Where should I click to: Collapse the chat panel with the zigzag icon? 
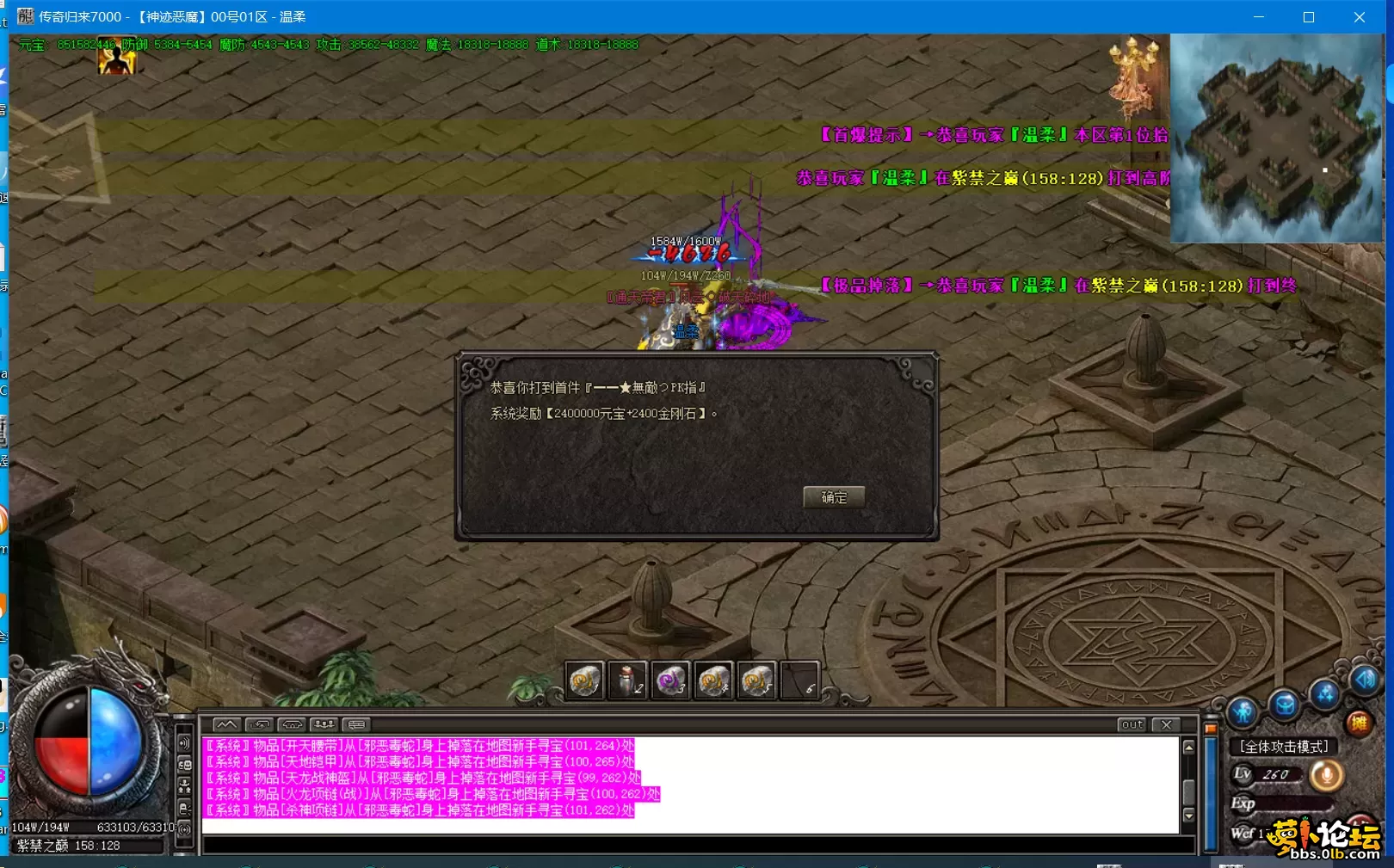tap(226, 724)
